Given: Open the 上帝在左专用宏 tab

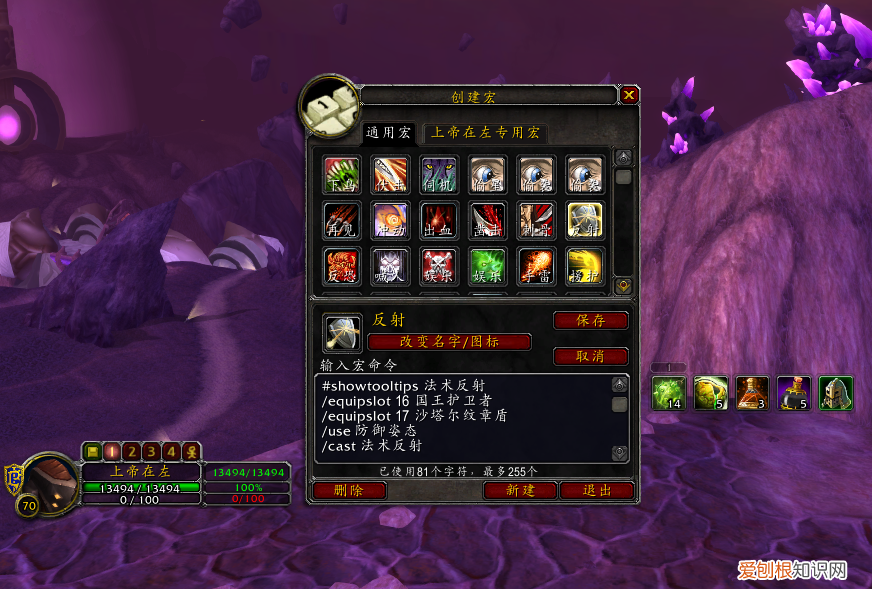Looking at the screenshot, I should tap(485, 133).
